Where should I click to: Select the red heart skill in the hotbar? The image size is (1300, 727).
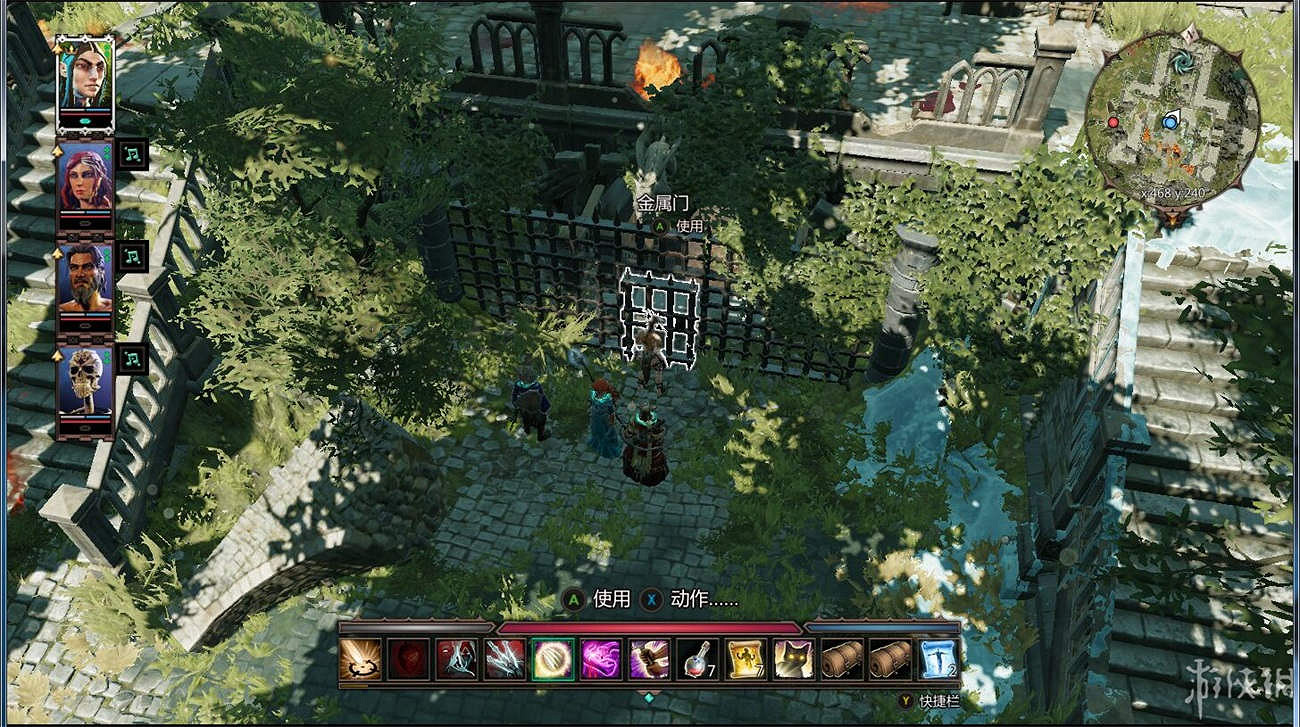click(x=411, y=658)
